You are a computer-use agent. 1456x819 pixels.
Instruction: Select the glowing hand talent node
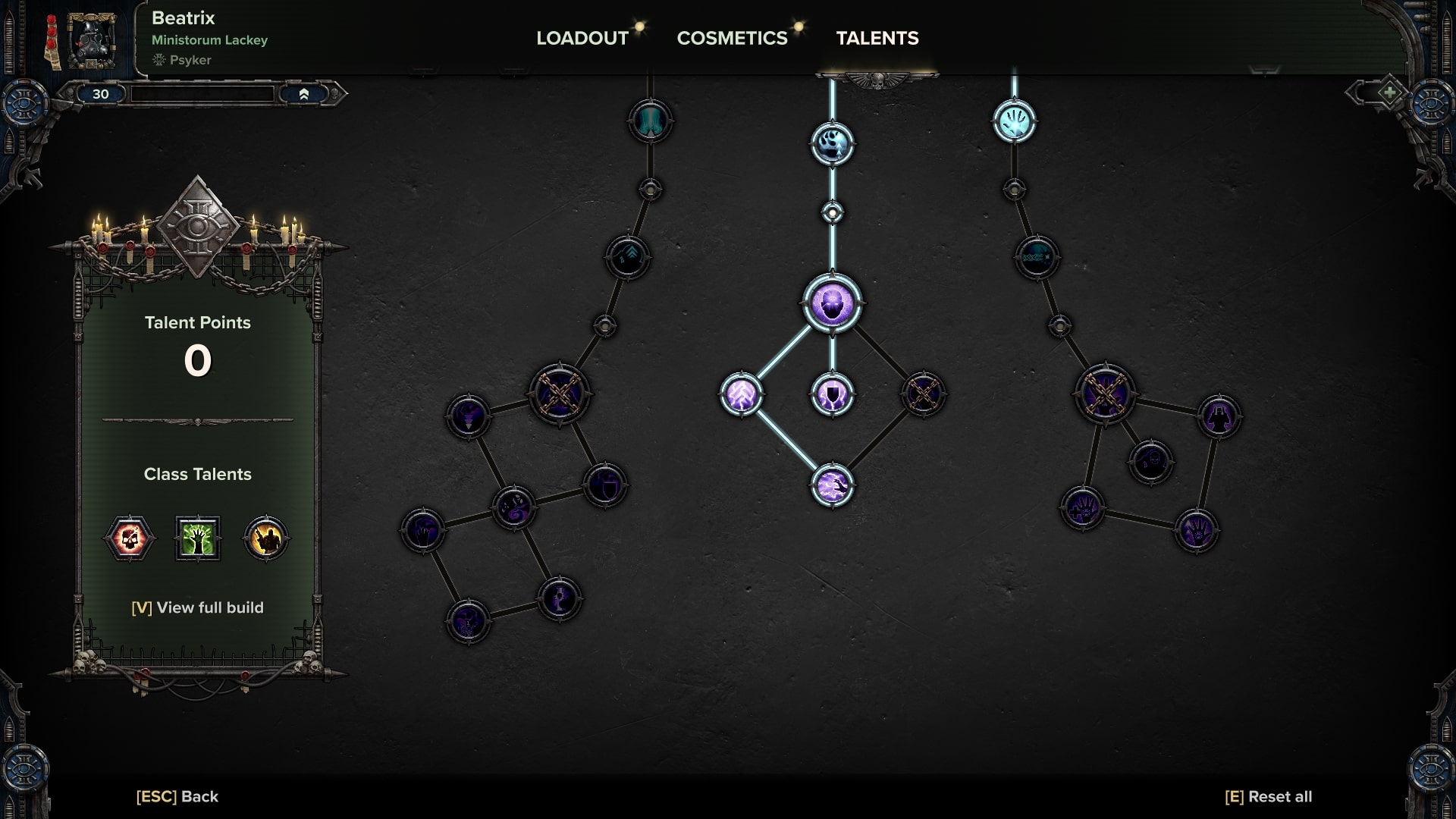1014,121
